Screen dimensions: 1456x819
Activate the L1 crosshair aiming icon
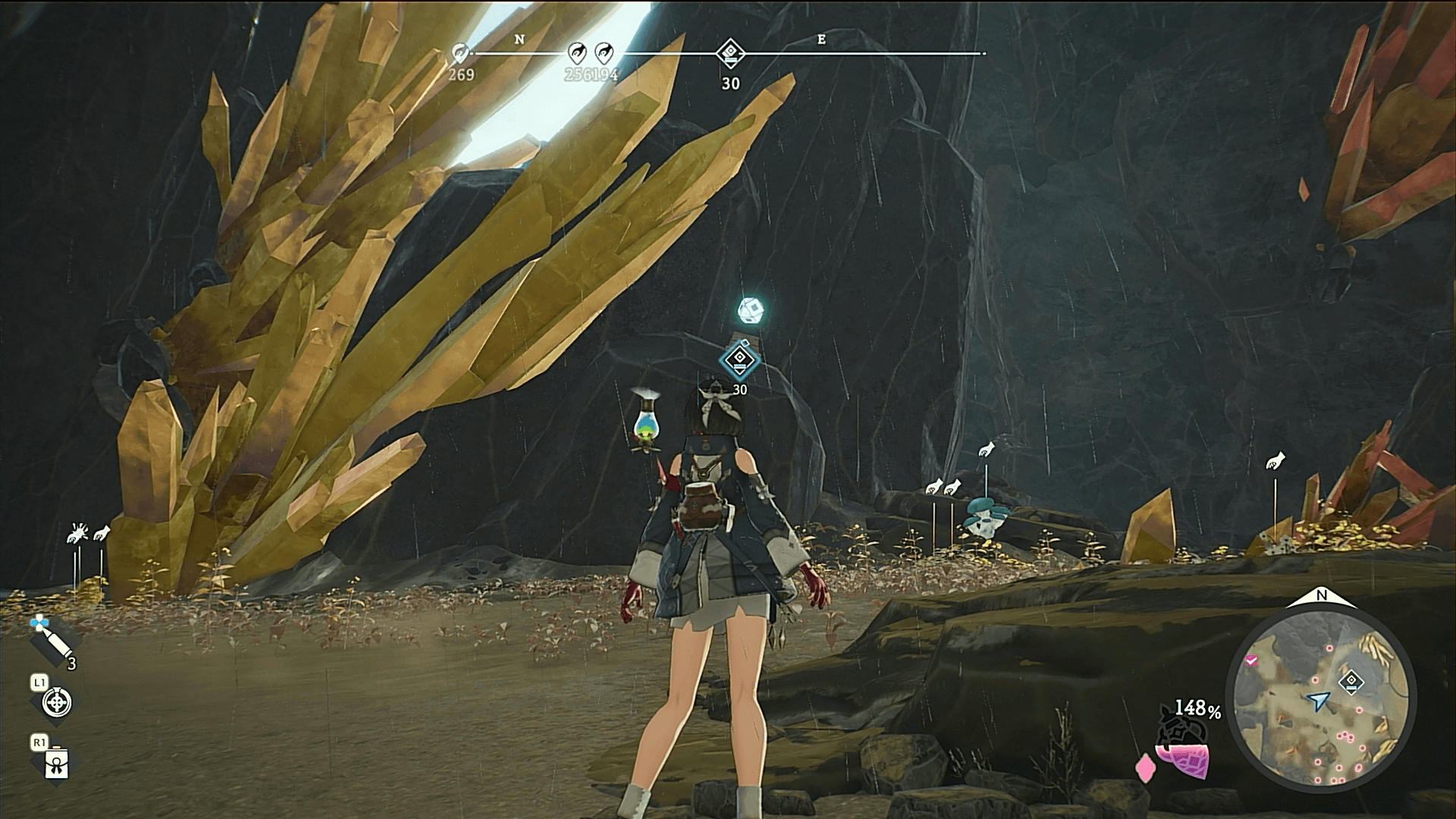(56, 702)
